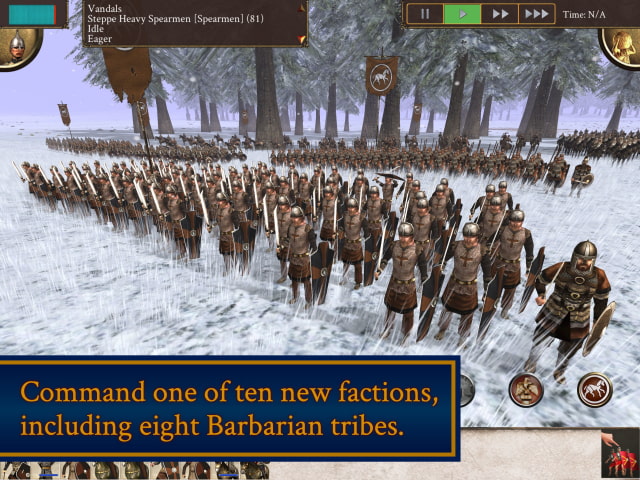Activate the white horse ability button
This screenshot has width=640, height=480.
click(x=595, y=389)
